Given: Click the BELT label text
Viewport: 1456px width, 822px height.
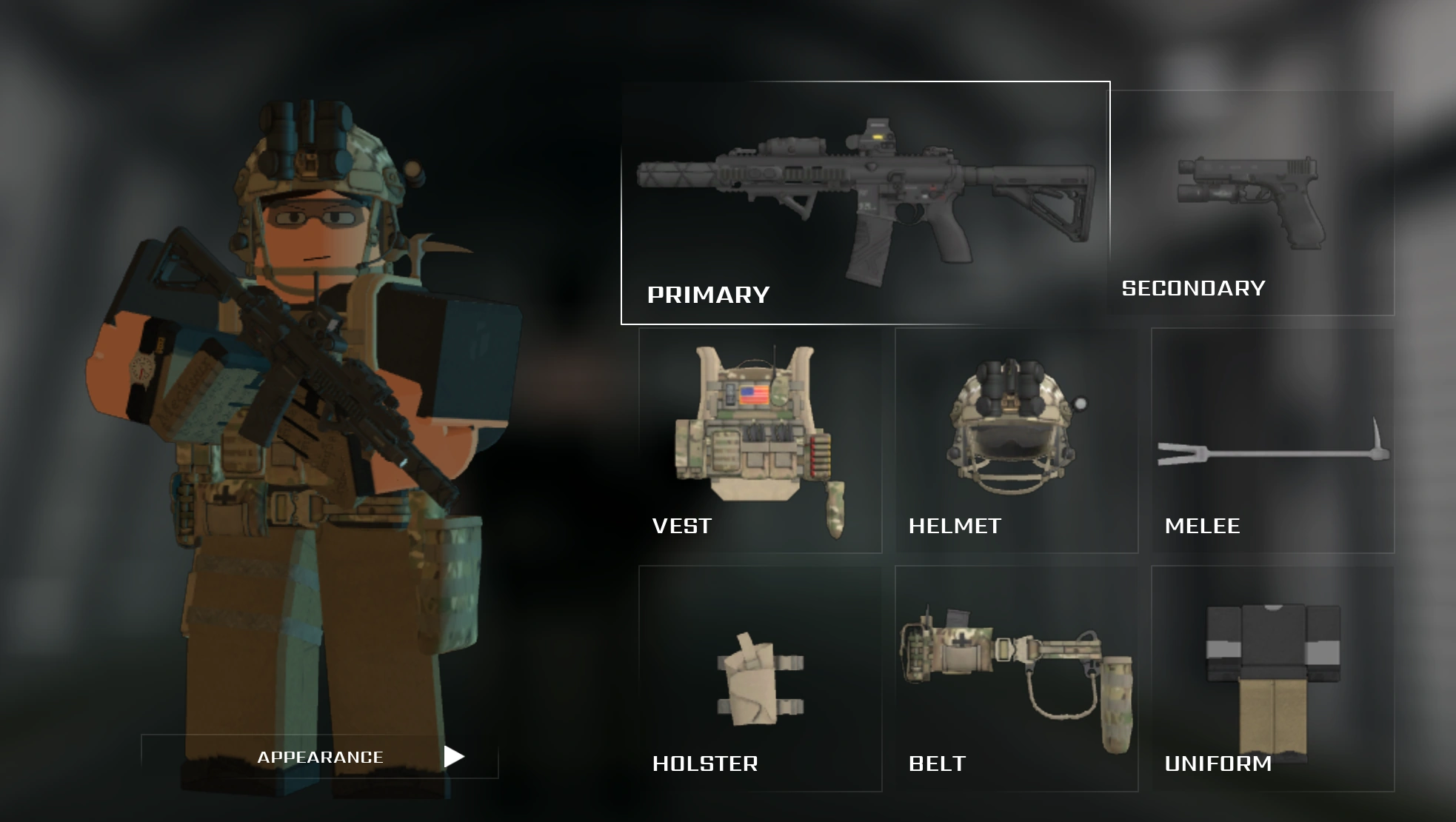Looking at the screenshot, I should tap(937, 763).
